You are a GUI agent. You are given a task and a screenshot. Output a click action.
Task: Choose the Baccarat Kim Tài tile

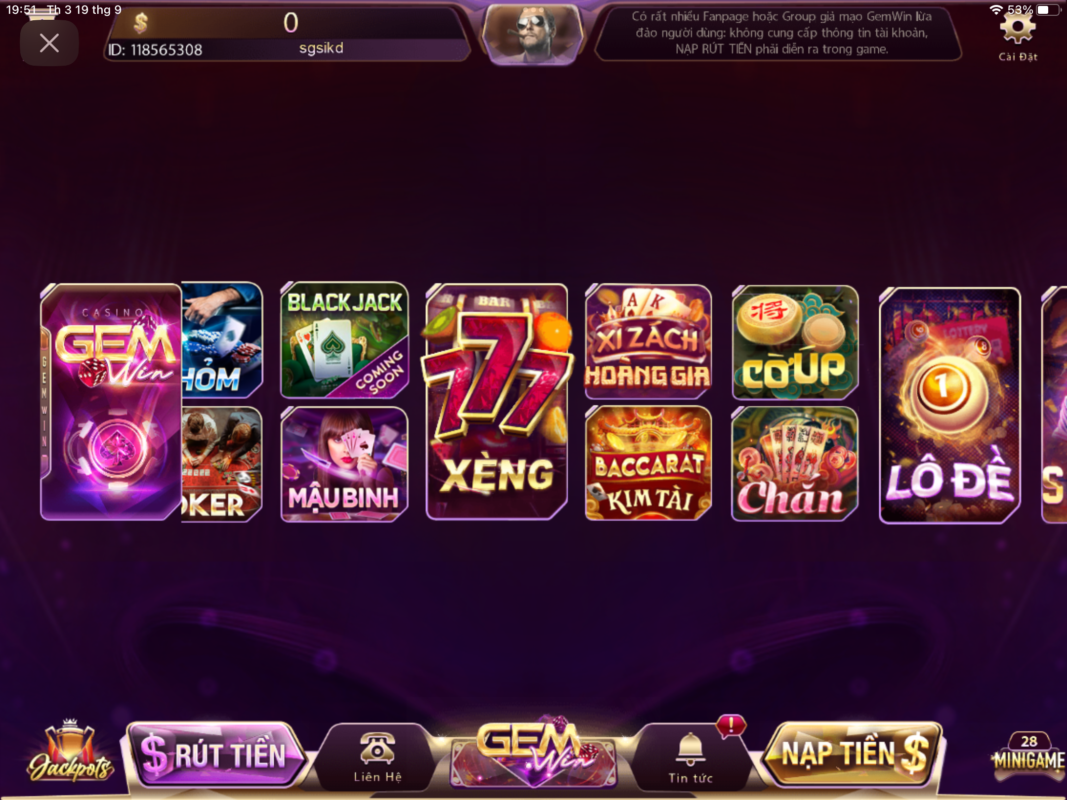pos(648,463)
